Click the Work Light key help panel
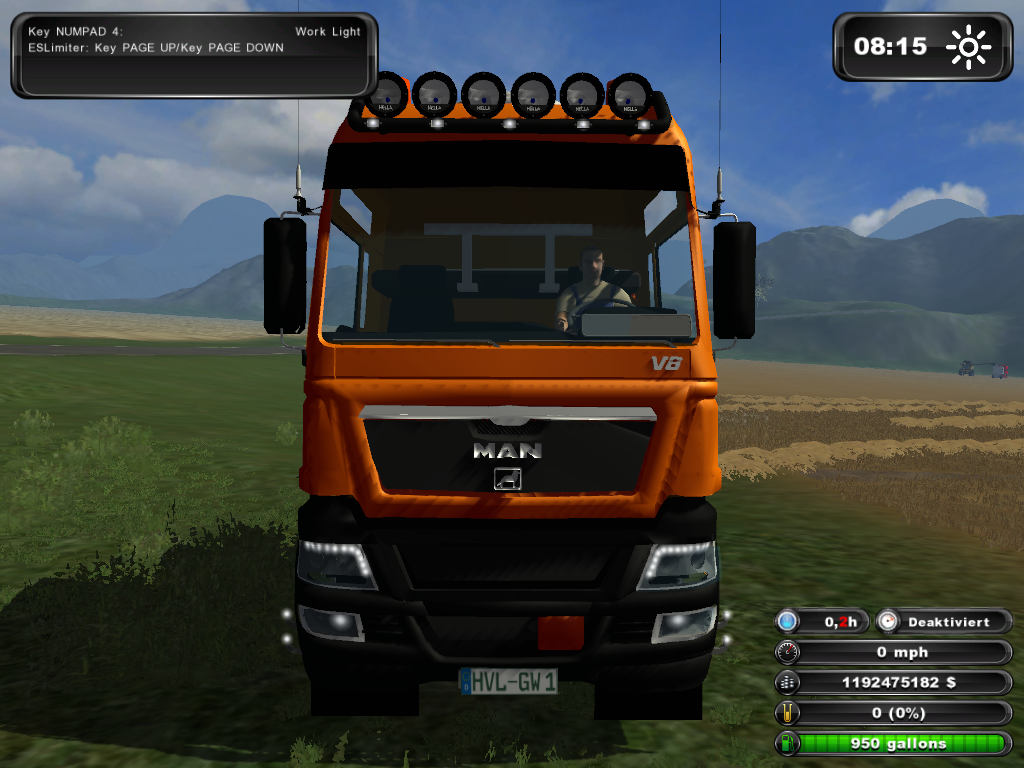Image resolution: width=1024 pixels, height=768 pixels. (194, 55)
